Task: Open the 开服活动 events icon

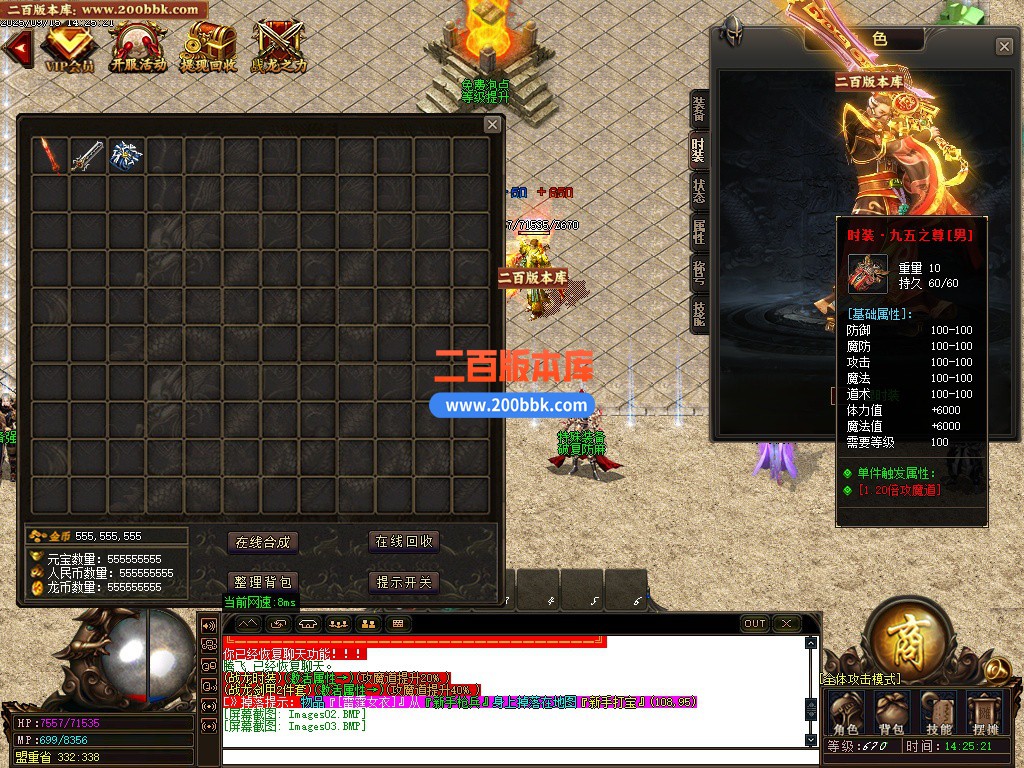Action: click(x=138, y=46)
